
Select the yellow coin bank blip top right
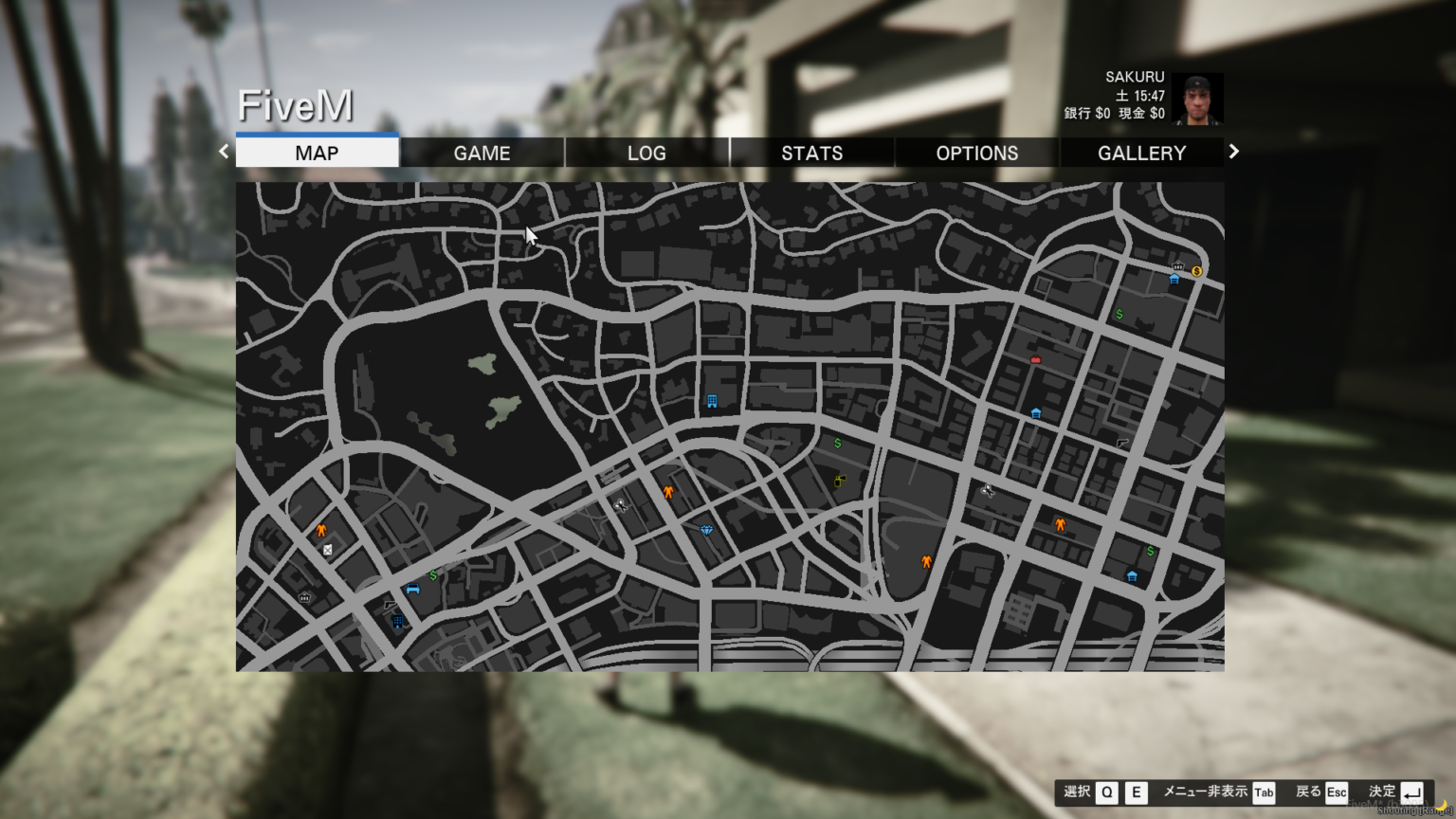[1196, 271]
